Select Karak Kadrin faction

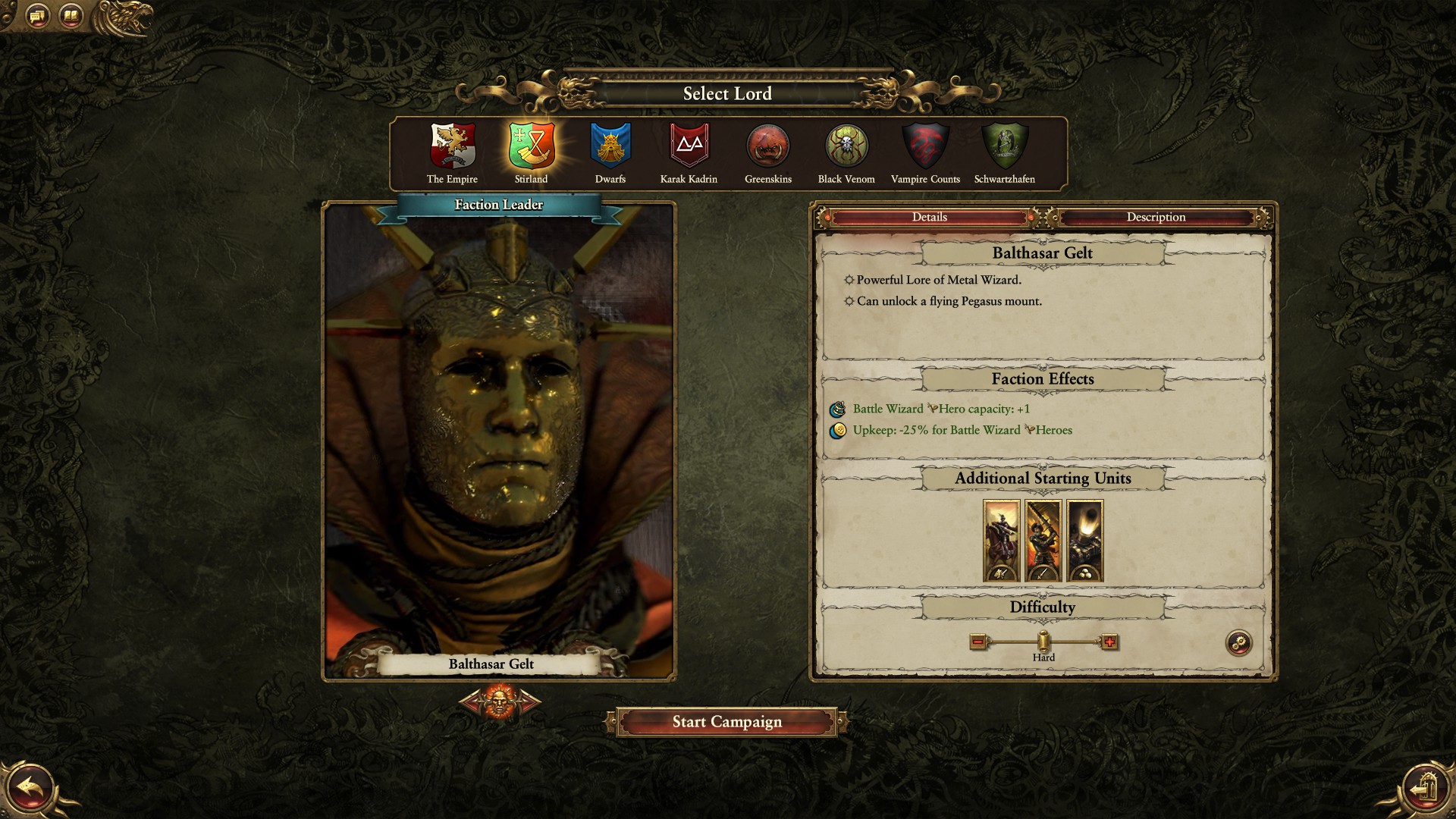pyautogui.click(x=689, y=146)
